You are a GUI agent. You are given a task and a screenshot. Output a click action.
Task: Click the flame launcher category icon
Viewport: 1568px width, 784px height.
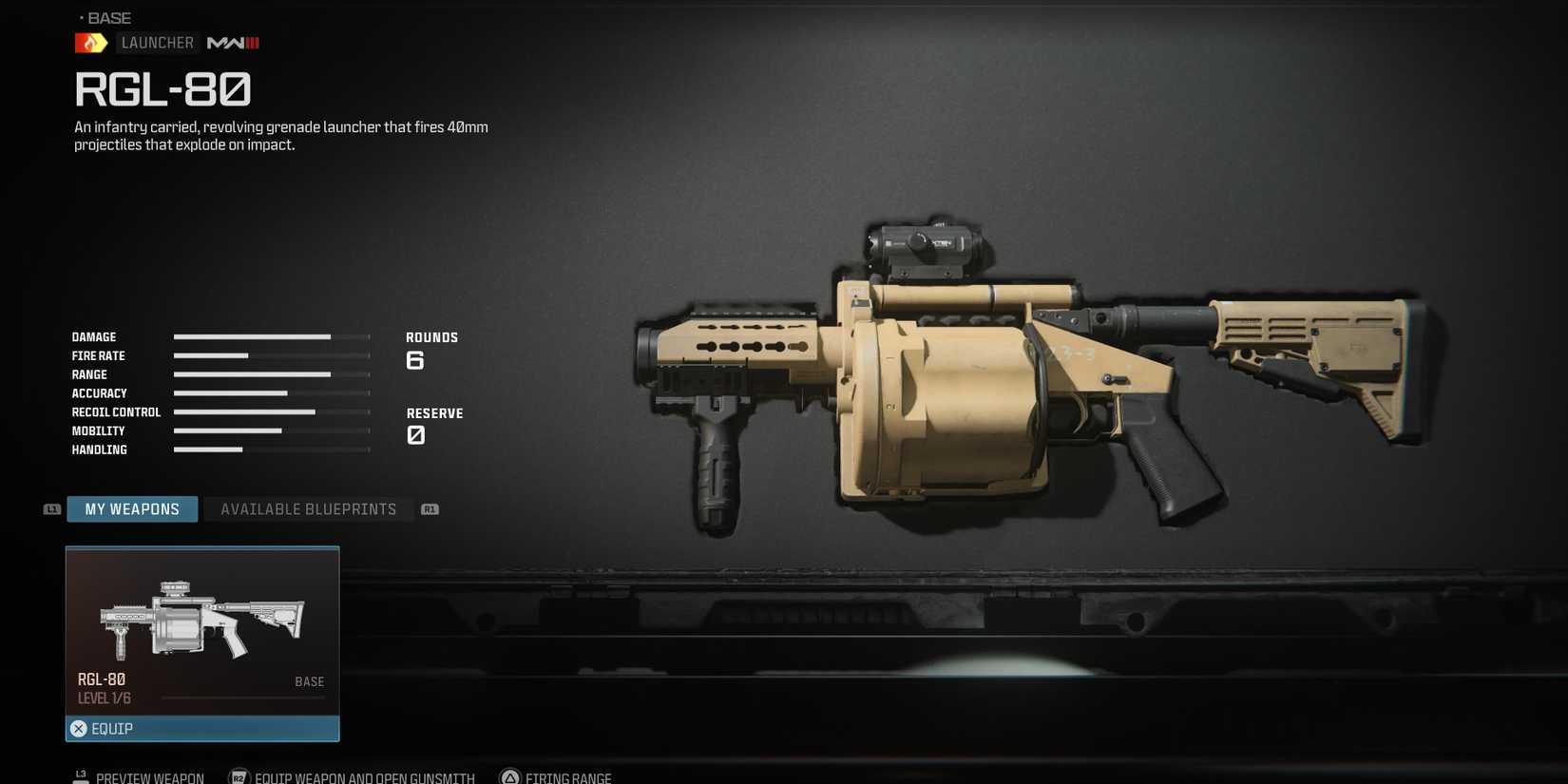coord(90,42)
